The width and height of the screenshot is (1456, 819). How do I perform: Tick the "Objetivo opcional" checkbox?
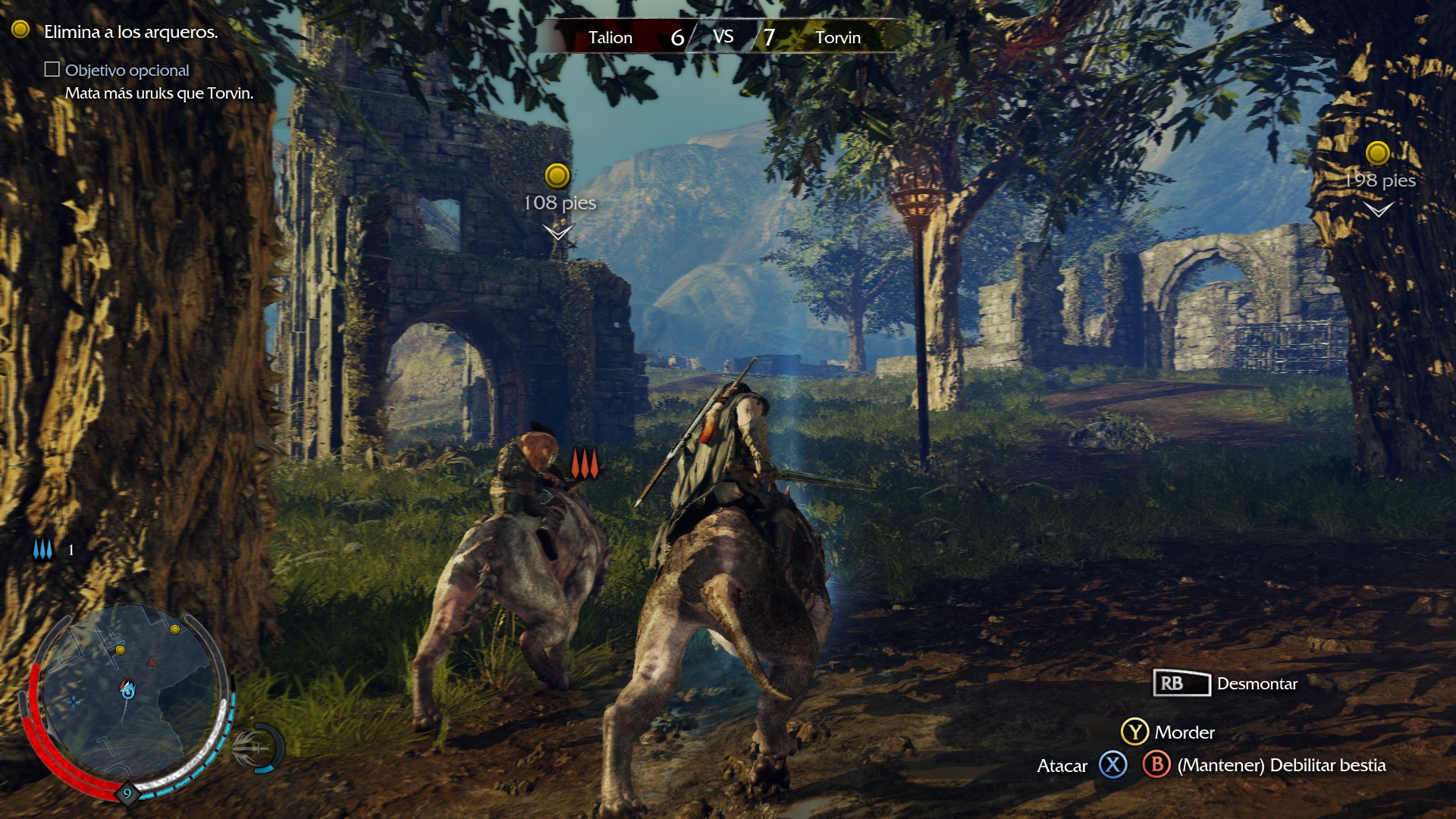pyautogui.click(x=52, y=70)
